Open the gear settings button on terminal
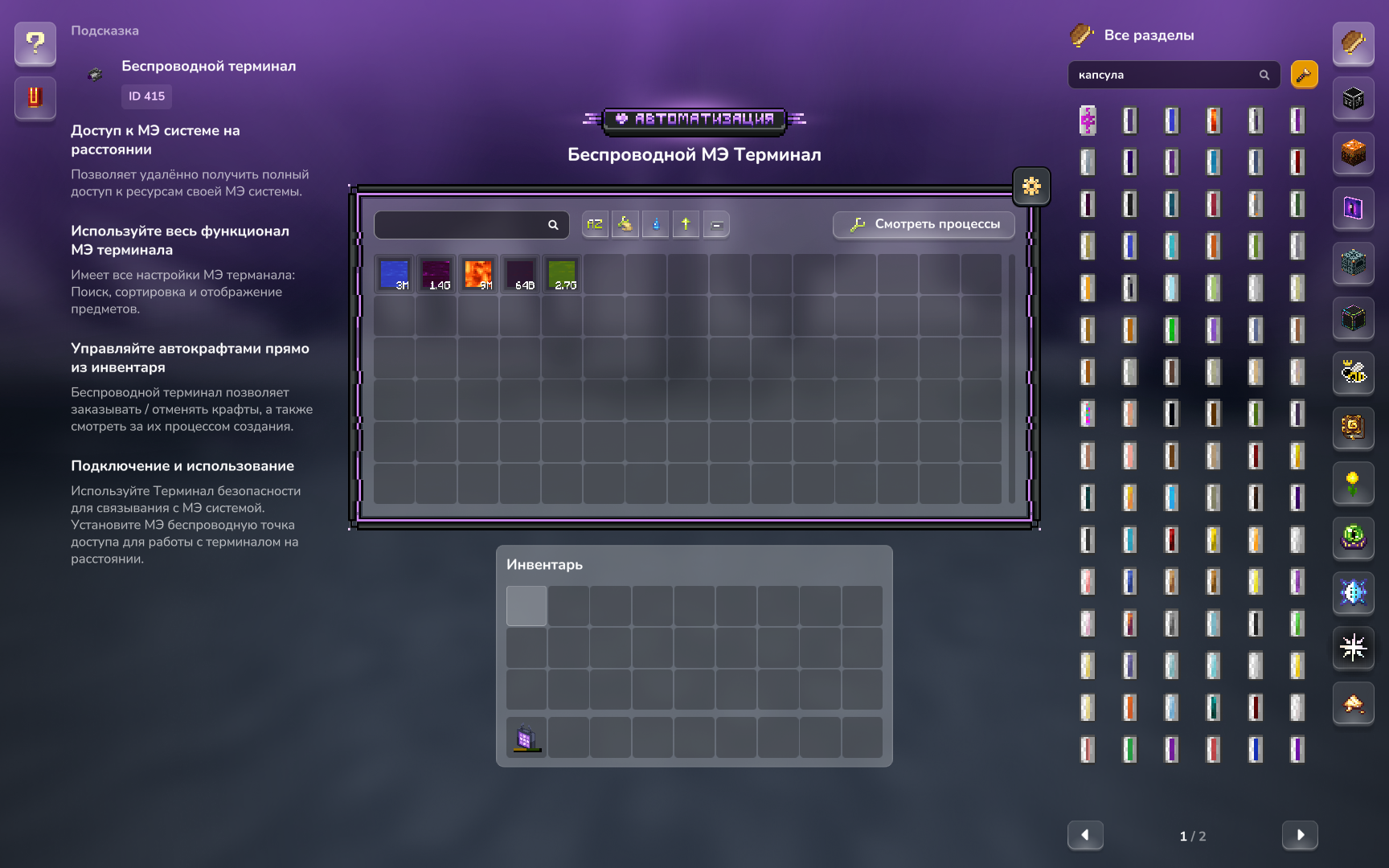The width and height of the screenshot is (1389, 868). tap(1031, 186)
